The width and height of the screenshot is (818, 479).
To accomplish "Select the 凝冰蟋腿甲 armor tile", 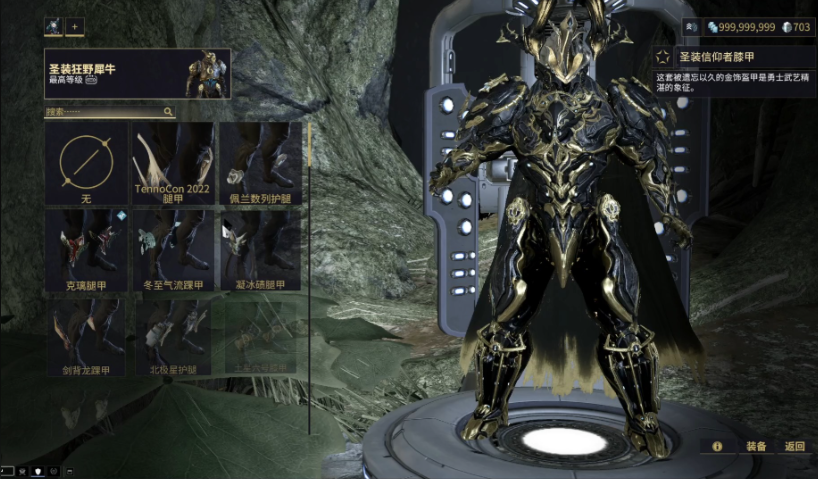I will pyautogui.click(x=260, y=250).
